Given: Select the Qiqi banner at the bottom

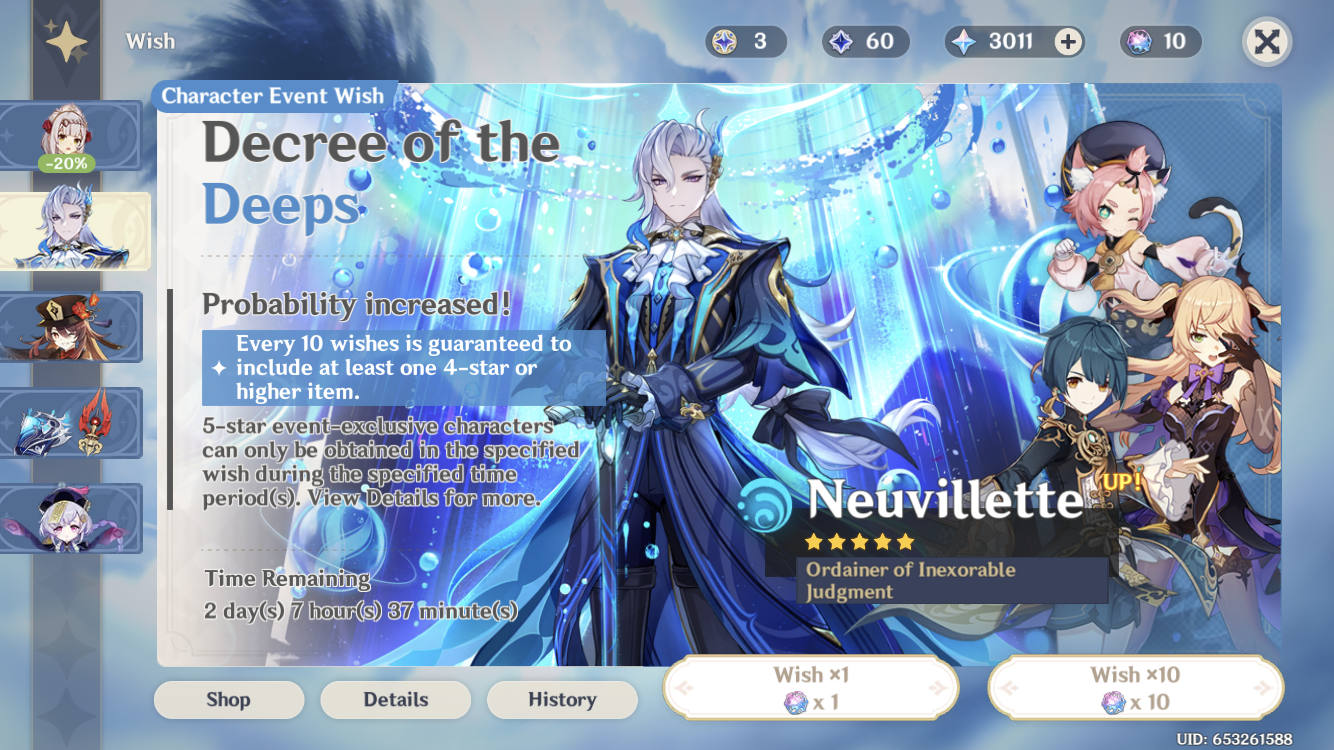Looking at the screenshot, I should tap(72, 519).
